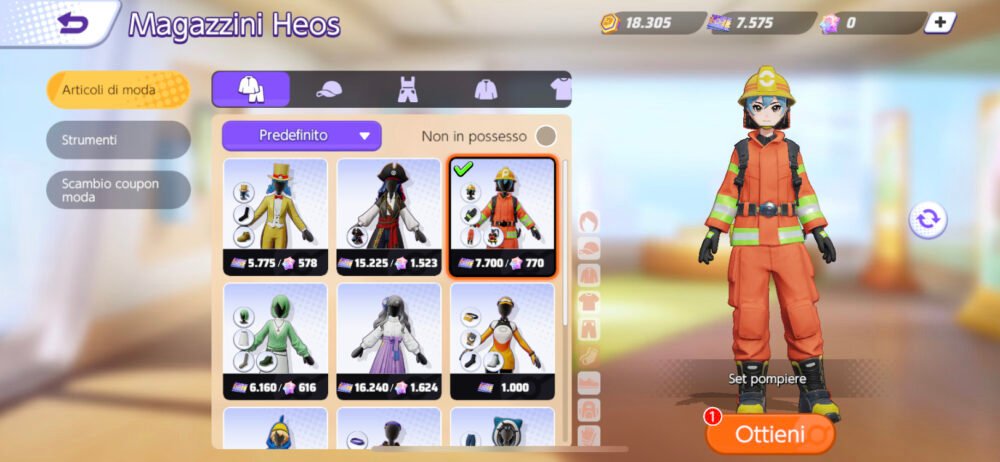Select the pirate outfit set
The image size is (1000, 462).
pyautogui.click(x=389, y=215)
